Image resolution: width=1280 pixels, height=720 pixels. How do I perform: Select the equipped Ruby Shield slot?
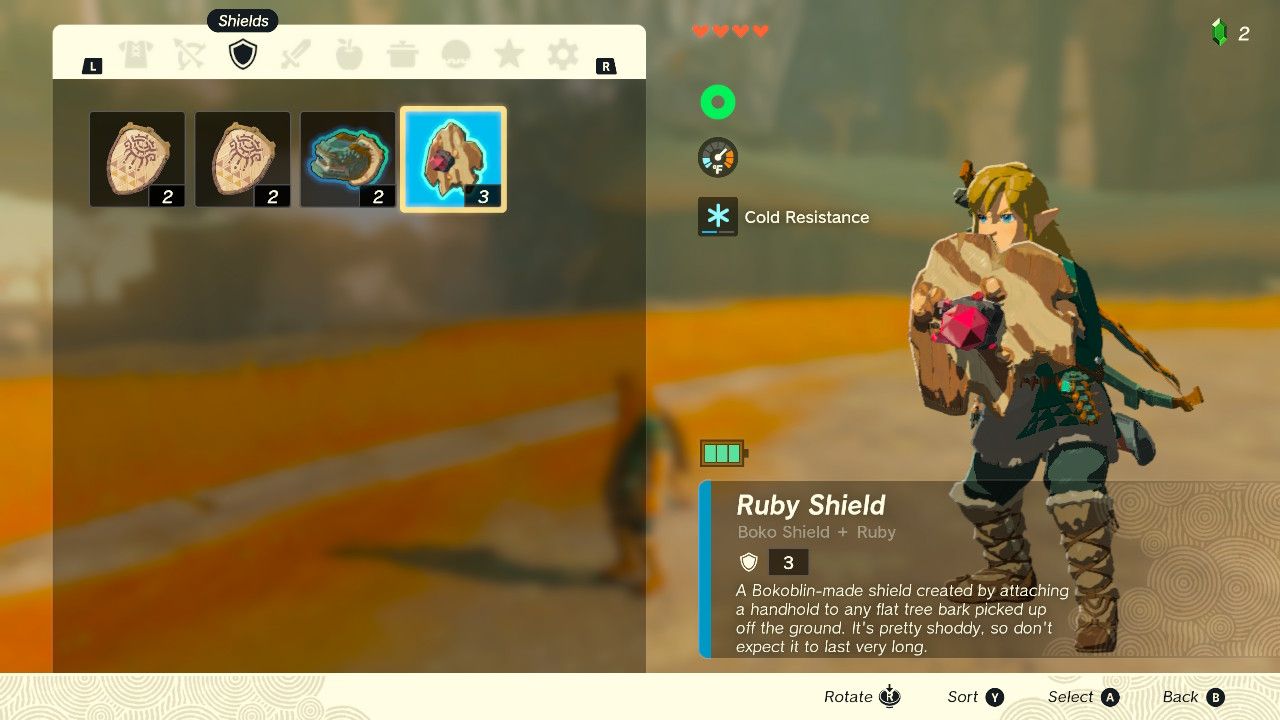[453, 158]
